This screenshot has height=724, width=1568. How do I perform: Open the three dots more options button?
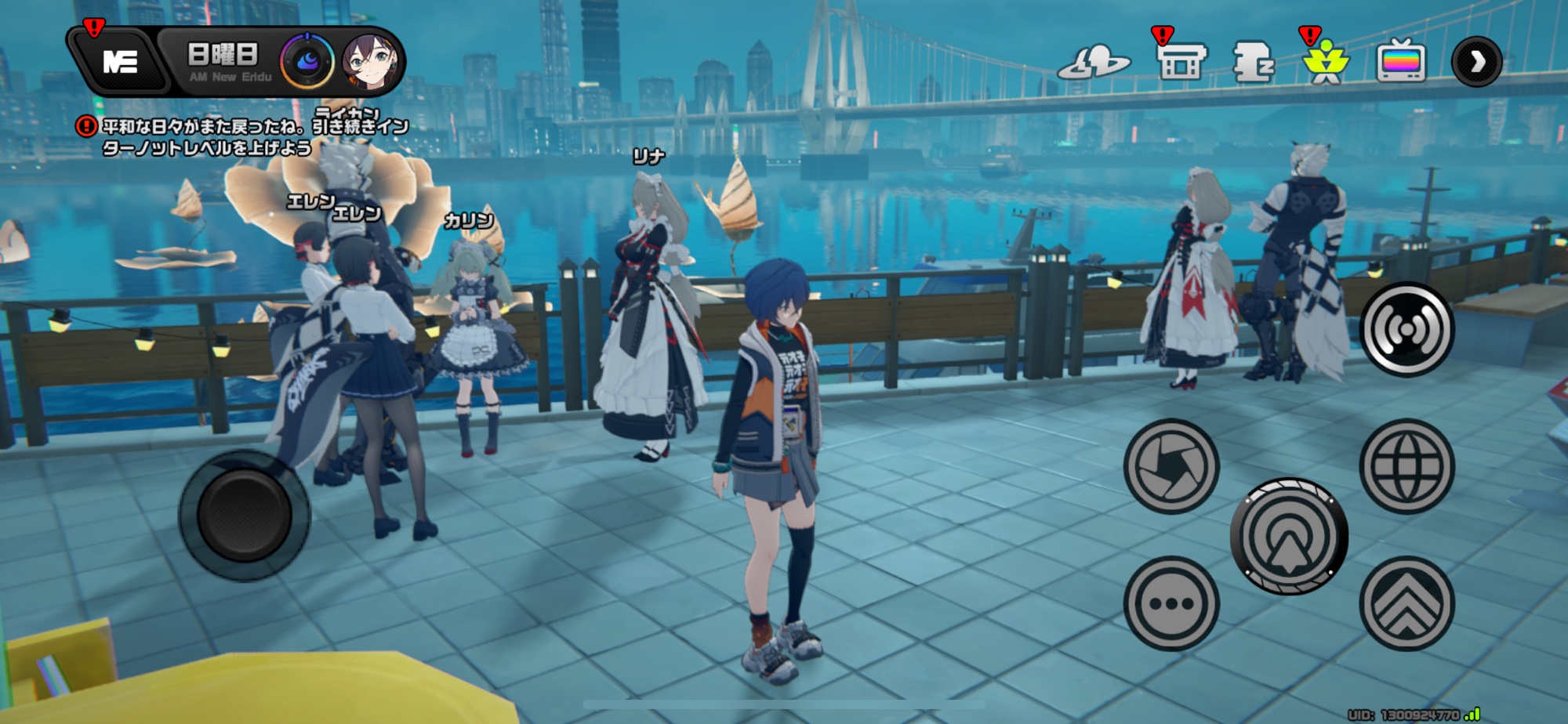(1171, 603)
